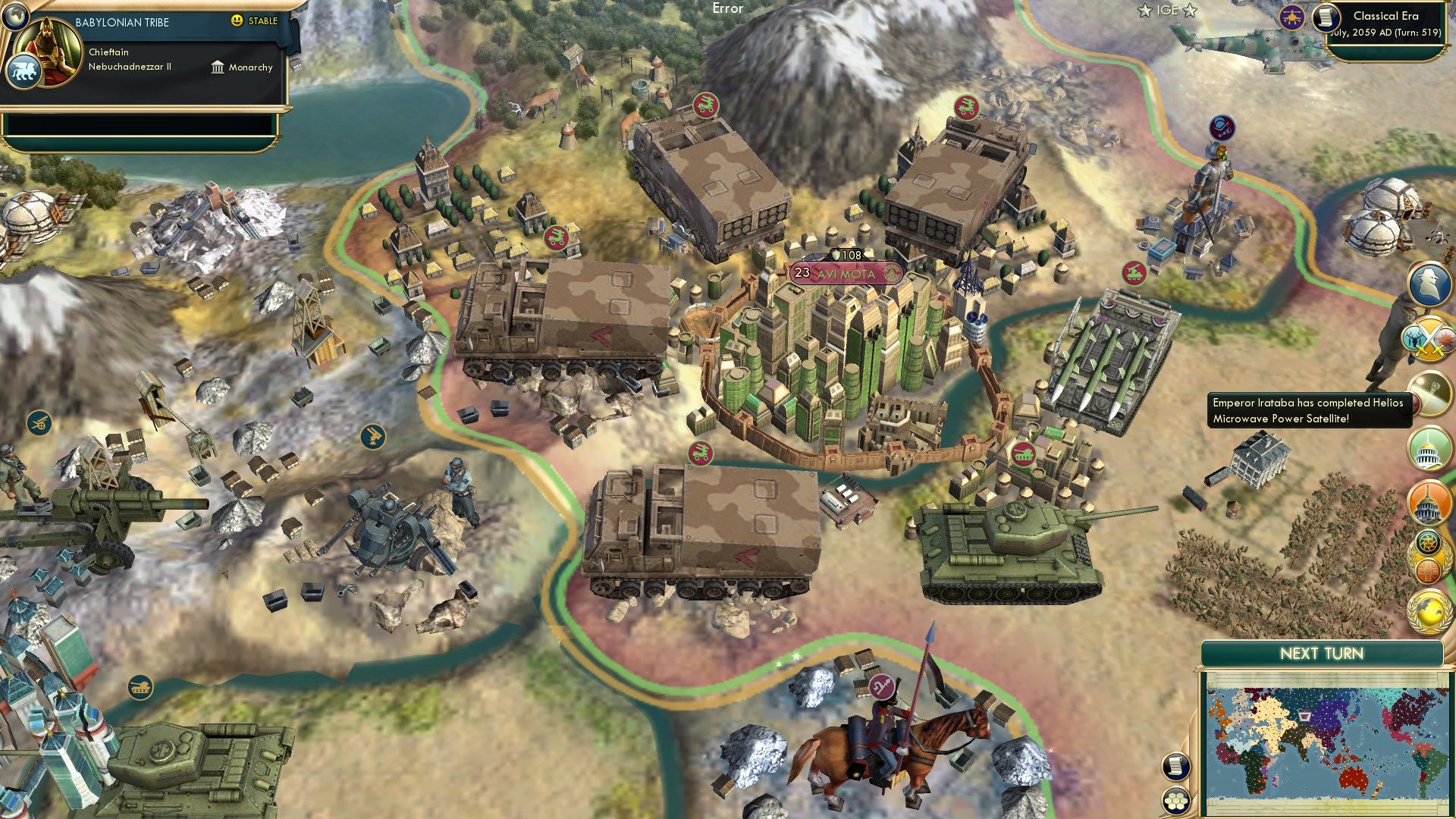
Task: Click the helicopter gunship unit badge
Action: (x=1291, y=17)
